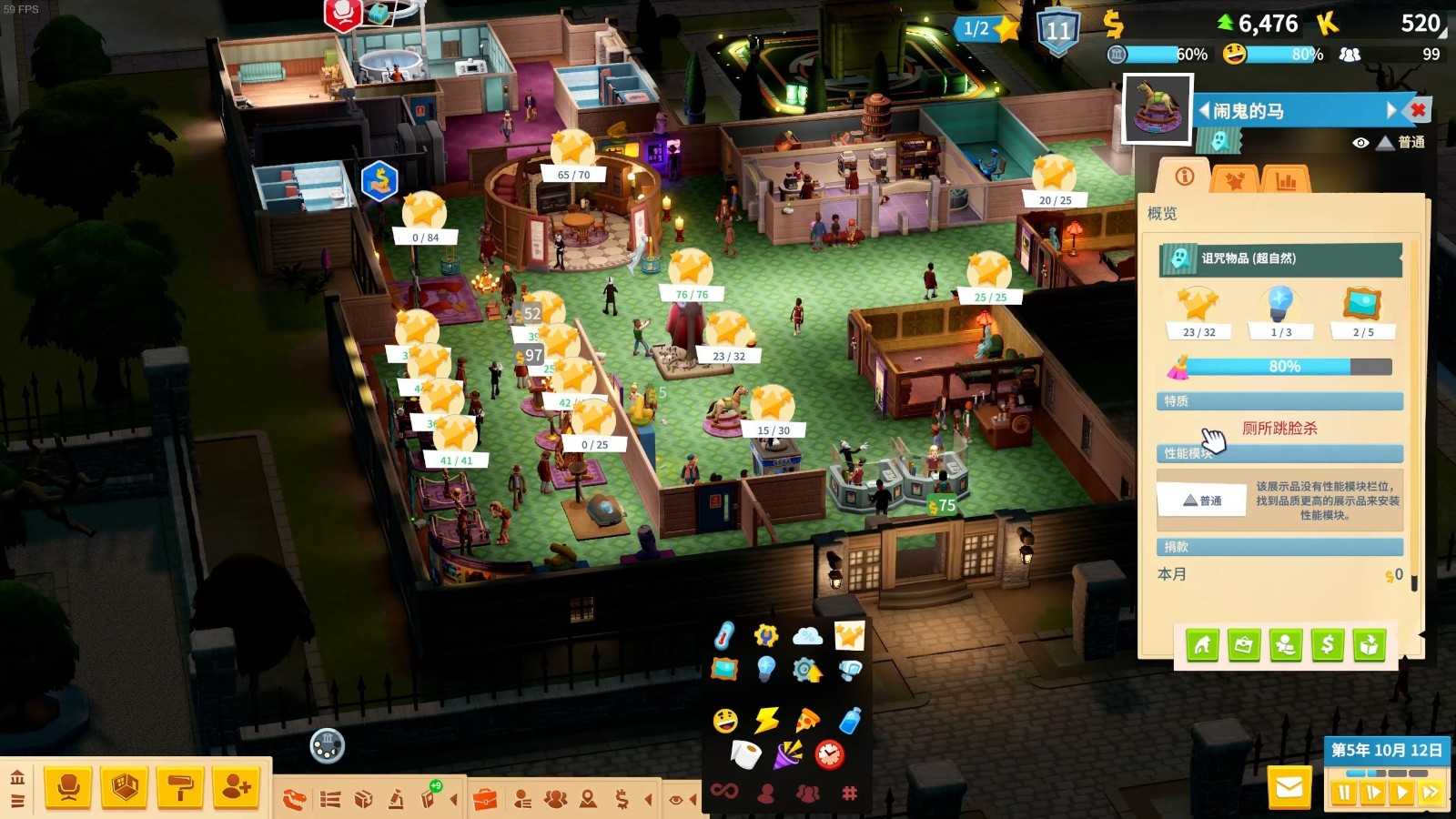
Task: Open the chair items build menu
Action: 68,788
